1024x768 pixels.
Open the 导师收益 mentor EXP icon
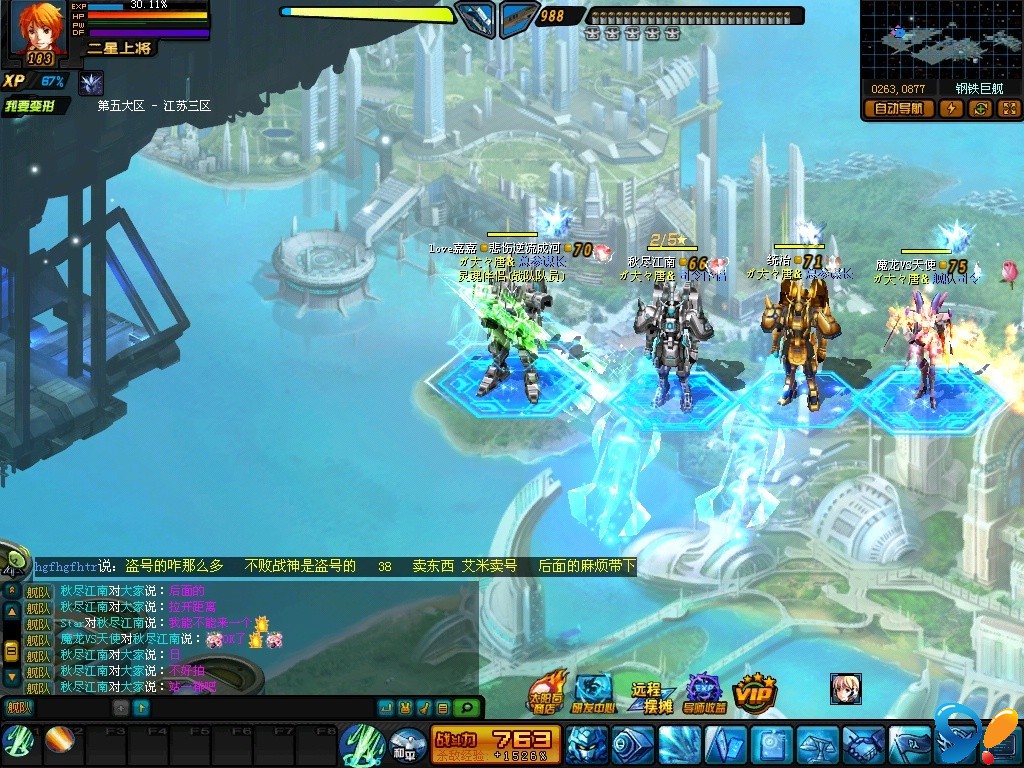704,692
